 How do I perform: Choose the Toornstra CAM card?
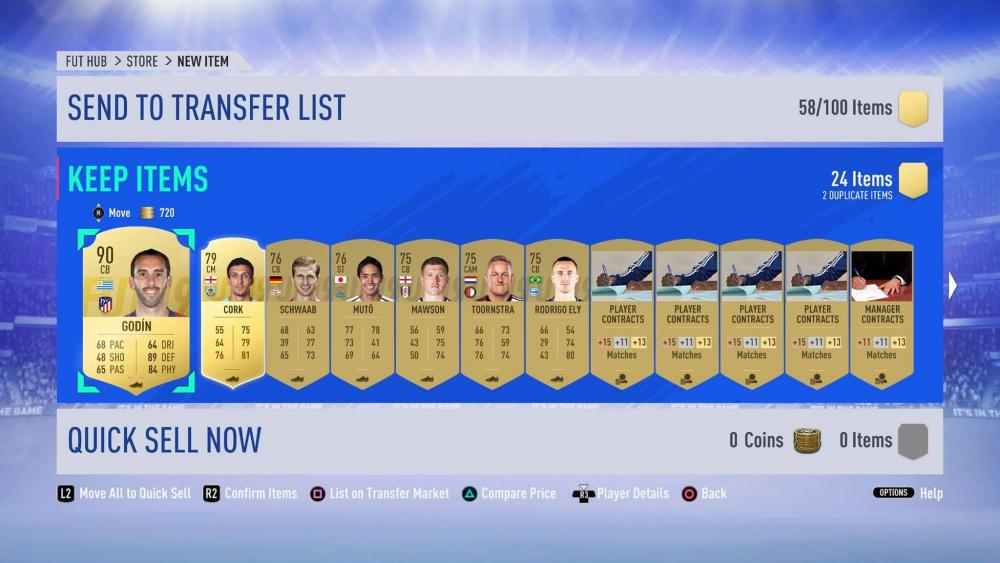click(x=492, y=312)
